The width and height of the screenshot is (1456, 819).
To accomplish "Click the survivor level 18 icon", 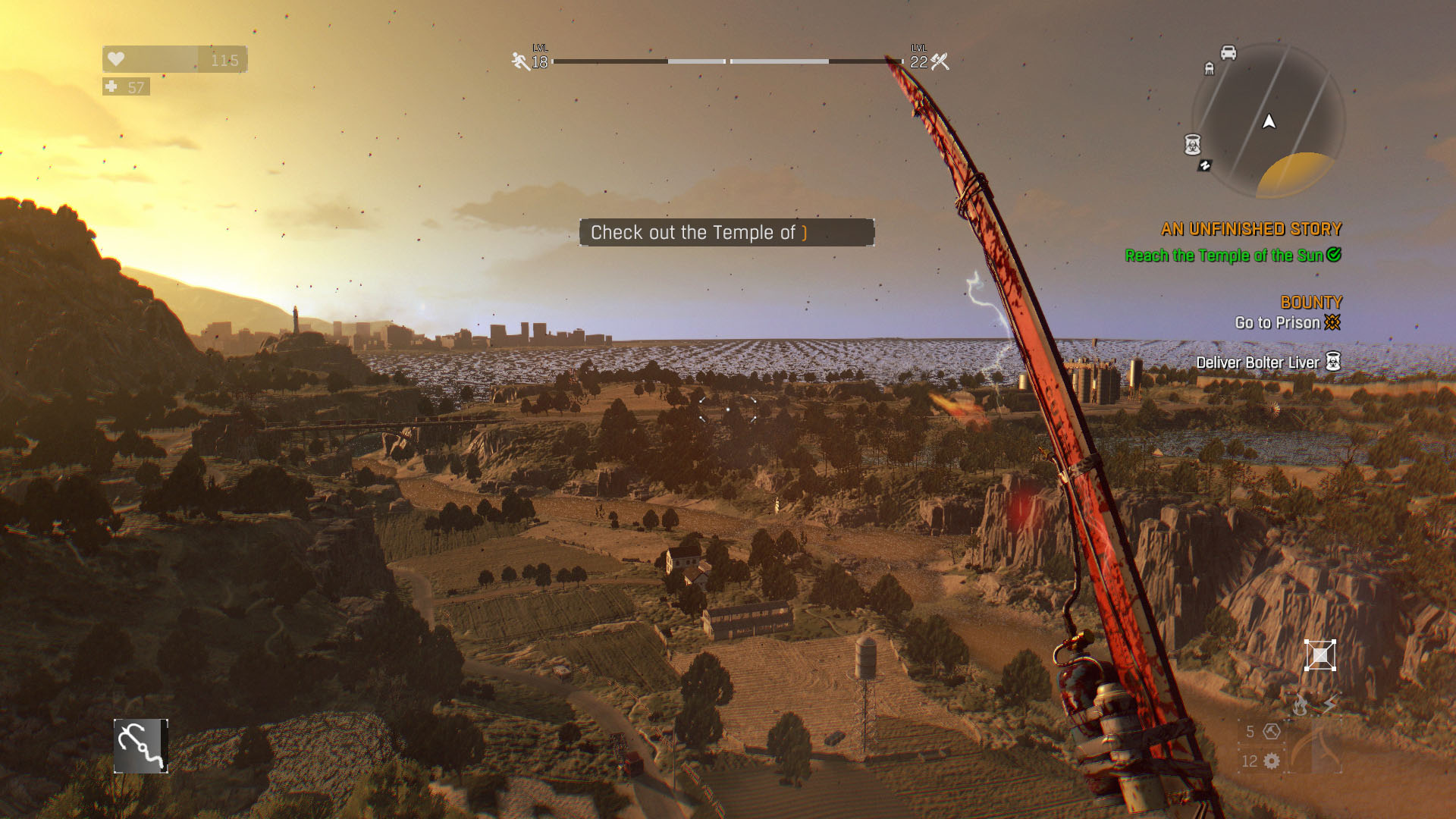I will point(520,61).
